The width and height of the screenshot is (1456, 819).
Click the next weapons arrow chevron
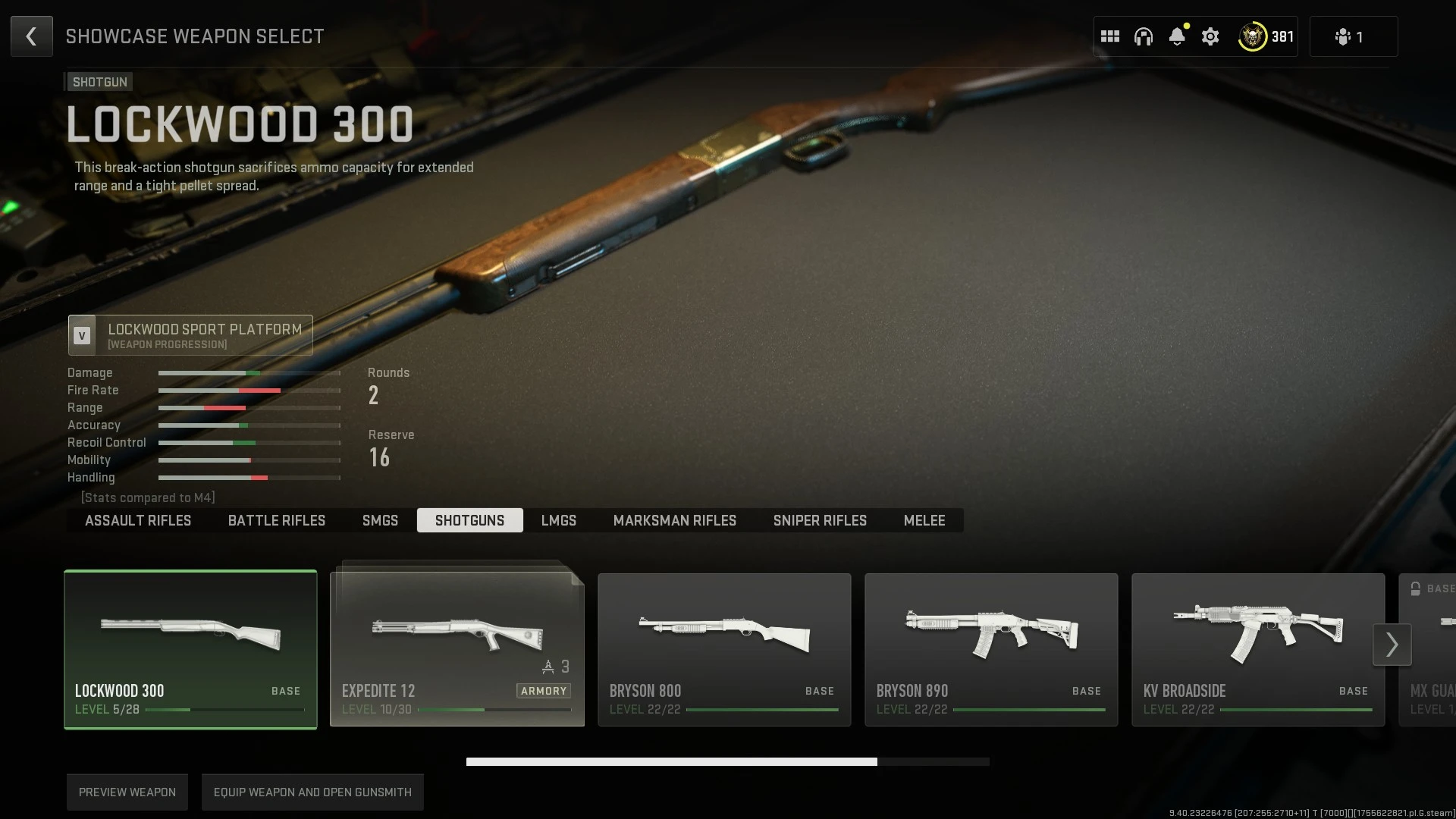(1392, 644)
